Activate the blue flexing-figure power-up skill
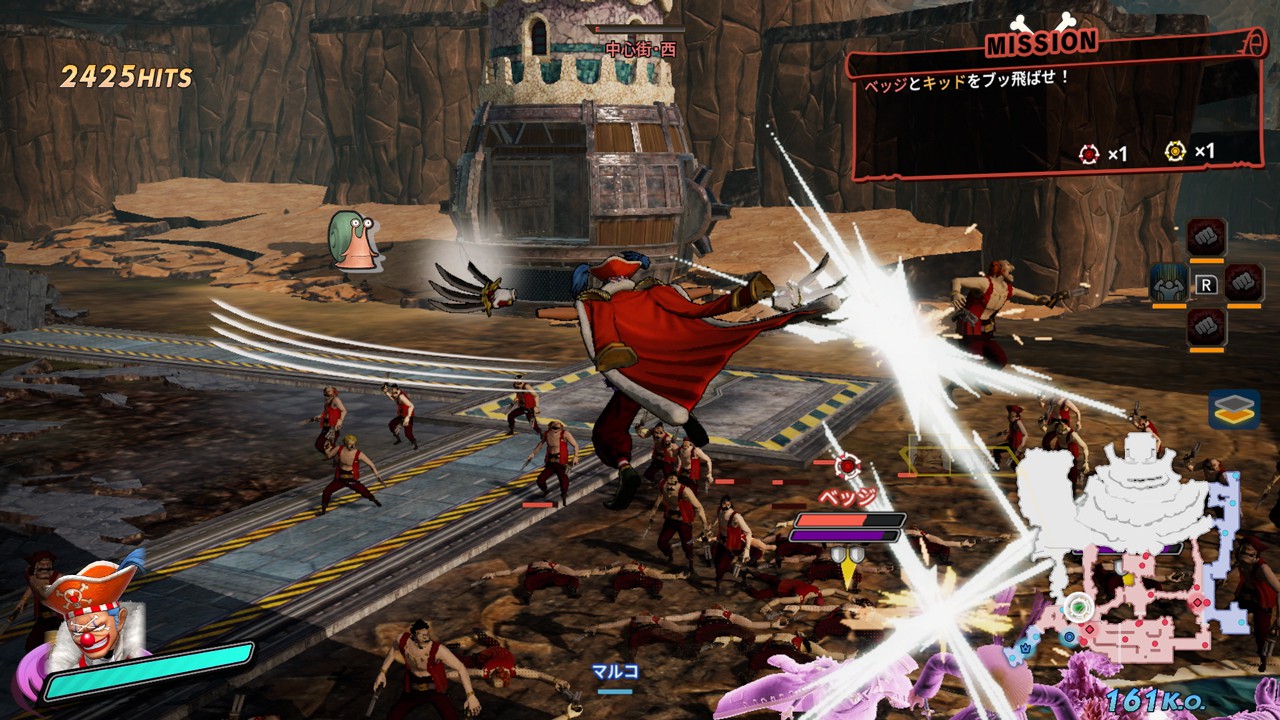This screenshot has width=1280, height=720. [1168, 283]
